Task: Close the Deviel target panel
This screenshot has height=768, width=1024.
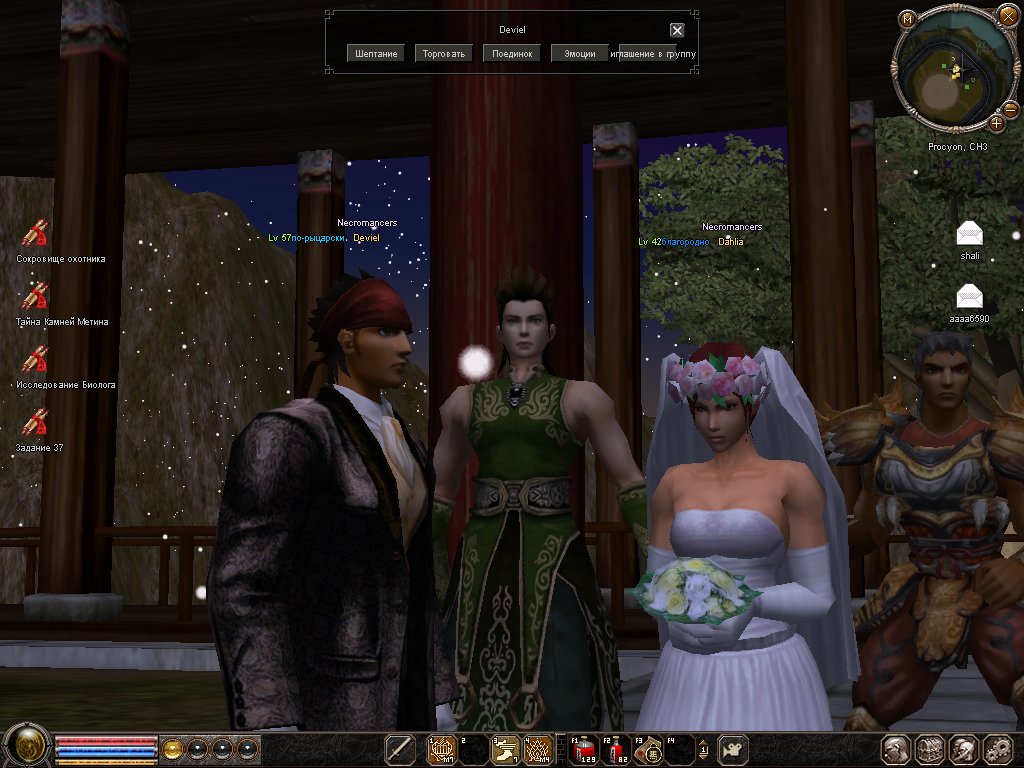Action: (x=677, y=30)
